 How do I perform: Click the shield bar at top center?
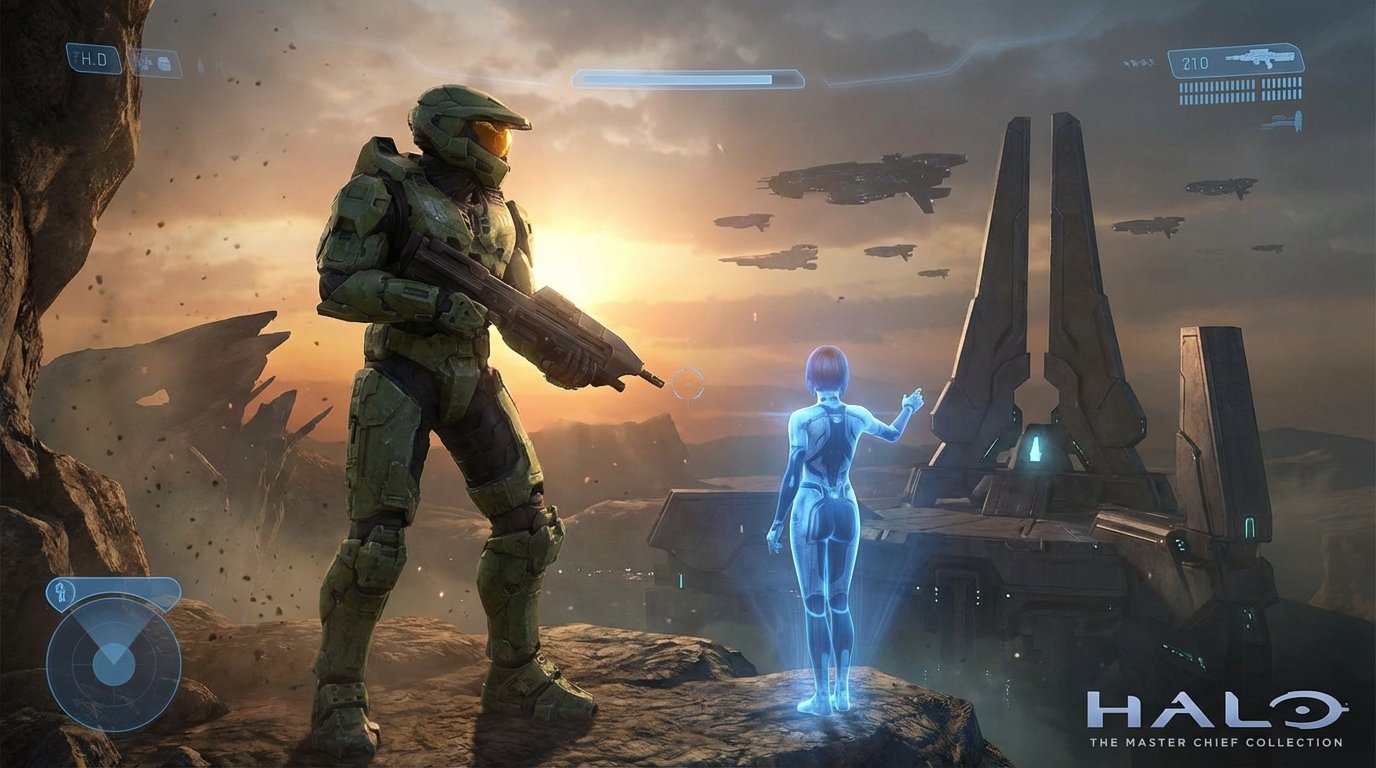coord(690,72)
